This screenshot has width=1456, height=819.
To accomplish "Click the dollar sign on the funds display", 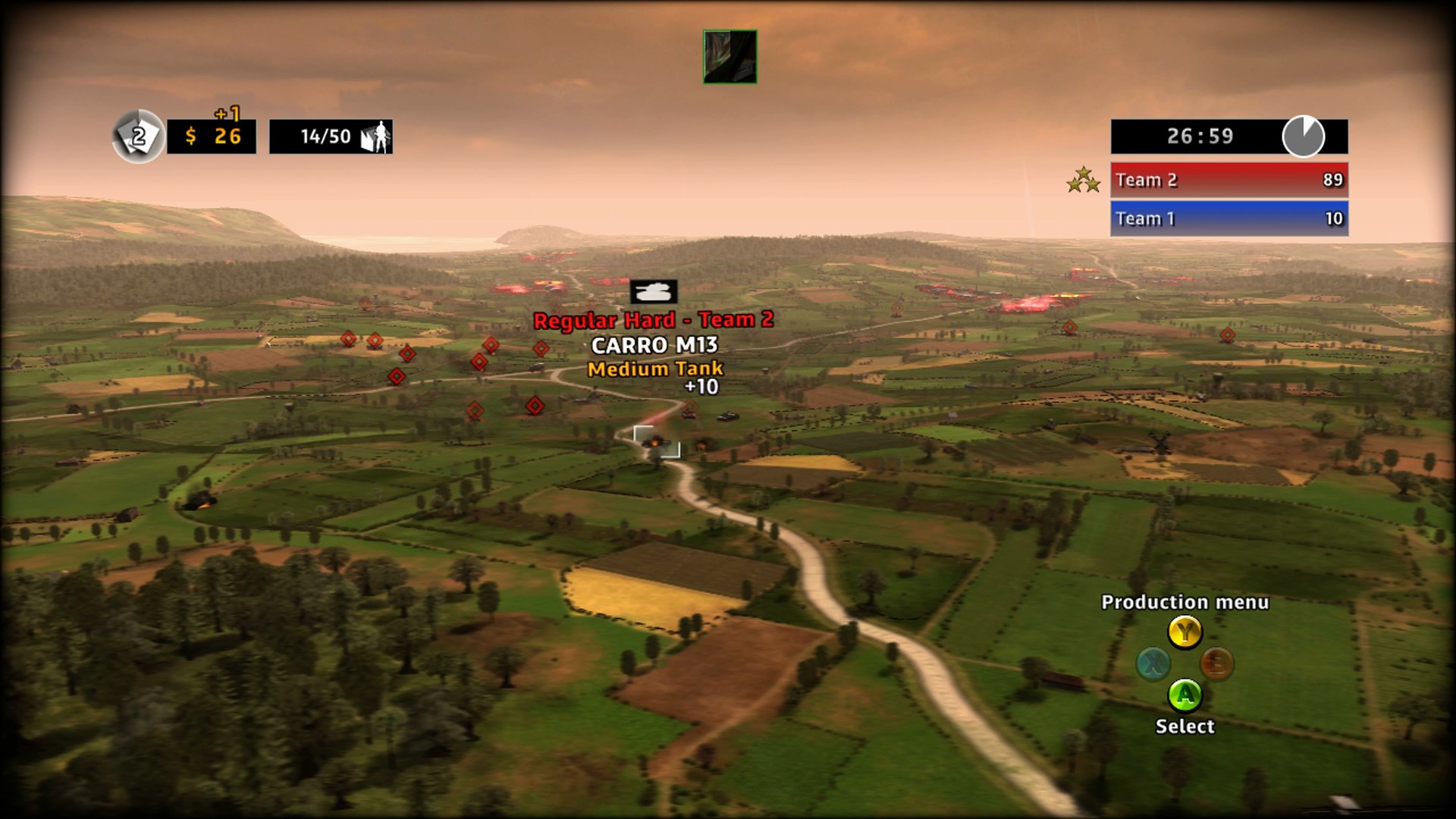I will tap(192, 138).
